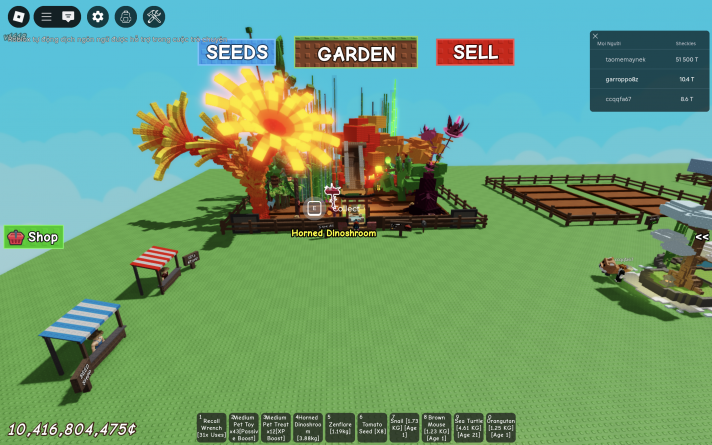Screen dimensions: 712x445
Task: Open the wrench and hammer tools icon
Action: pyautogui.click(x=154, y=16)
